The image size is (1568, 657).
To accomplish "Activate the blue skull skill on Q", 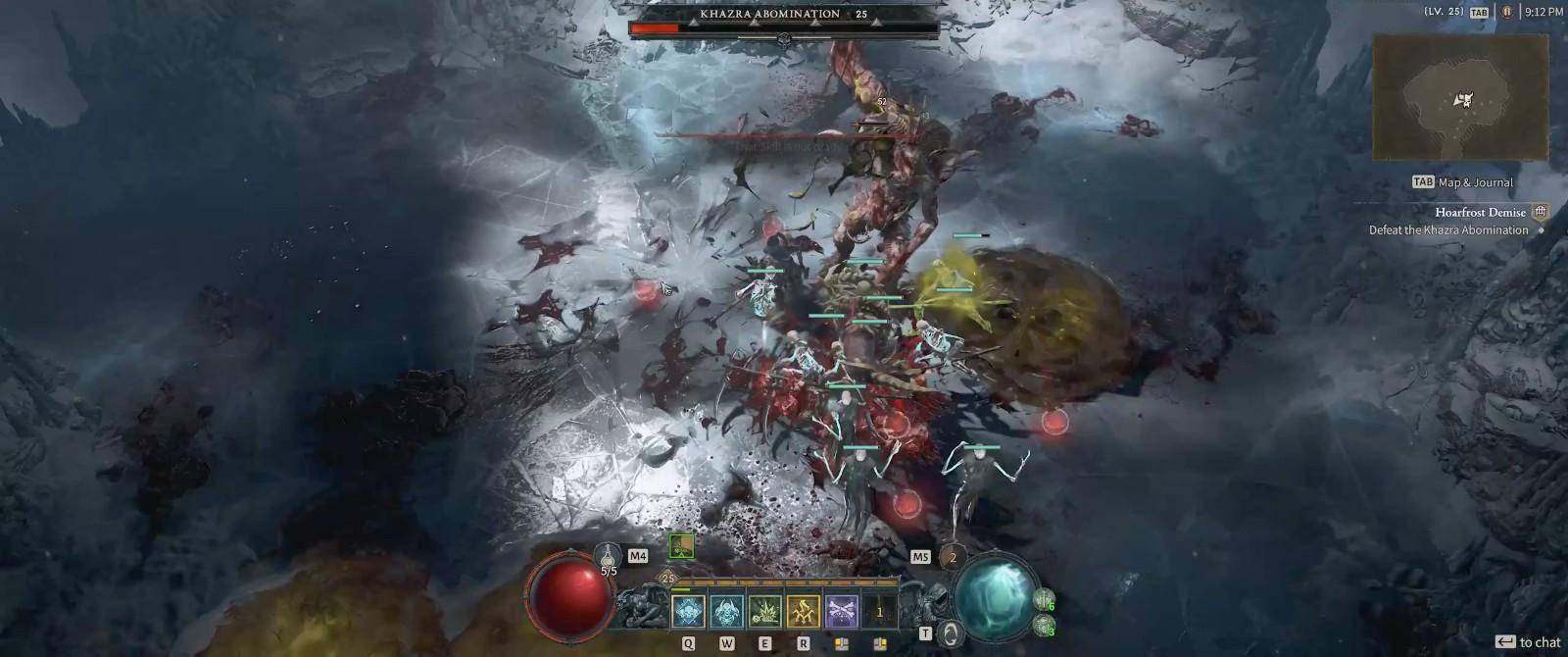I will click(688, 611).
